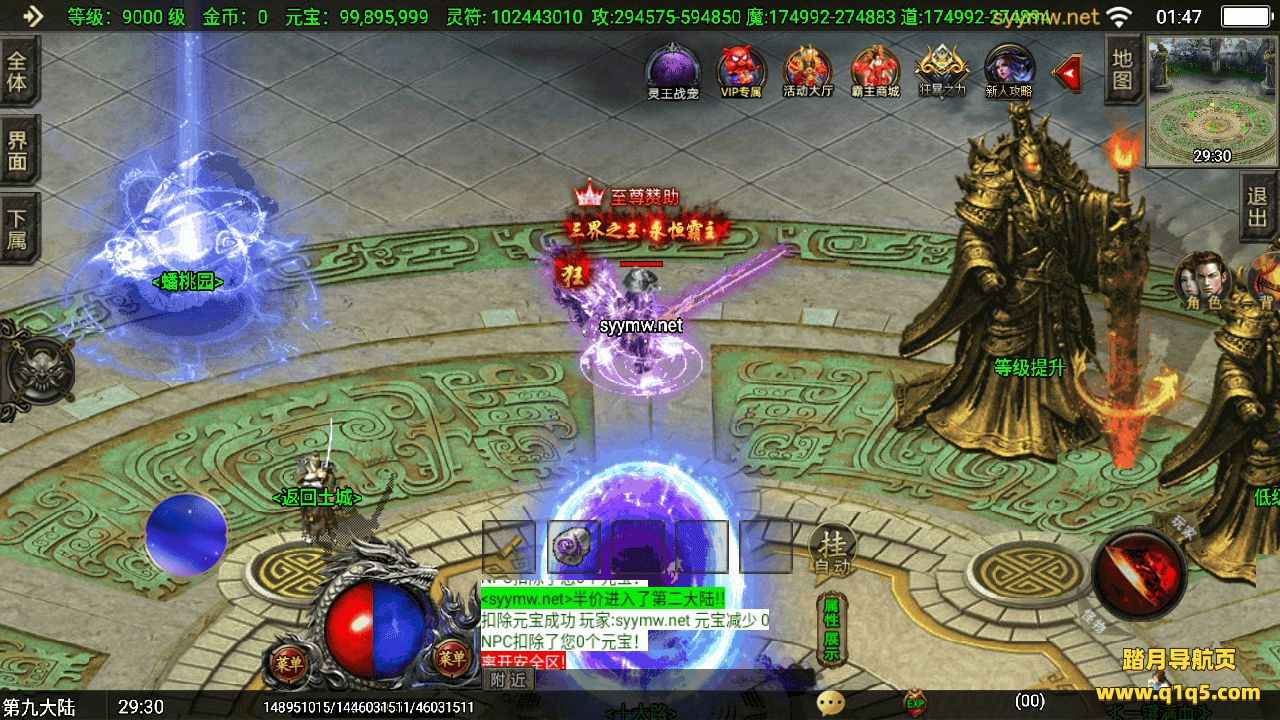Open the VIP专属 panel

click(x=741, y=68)
